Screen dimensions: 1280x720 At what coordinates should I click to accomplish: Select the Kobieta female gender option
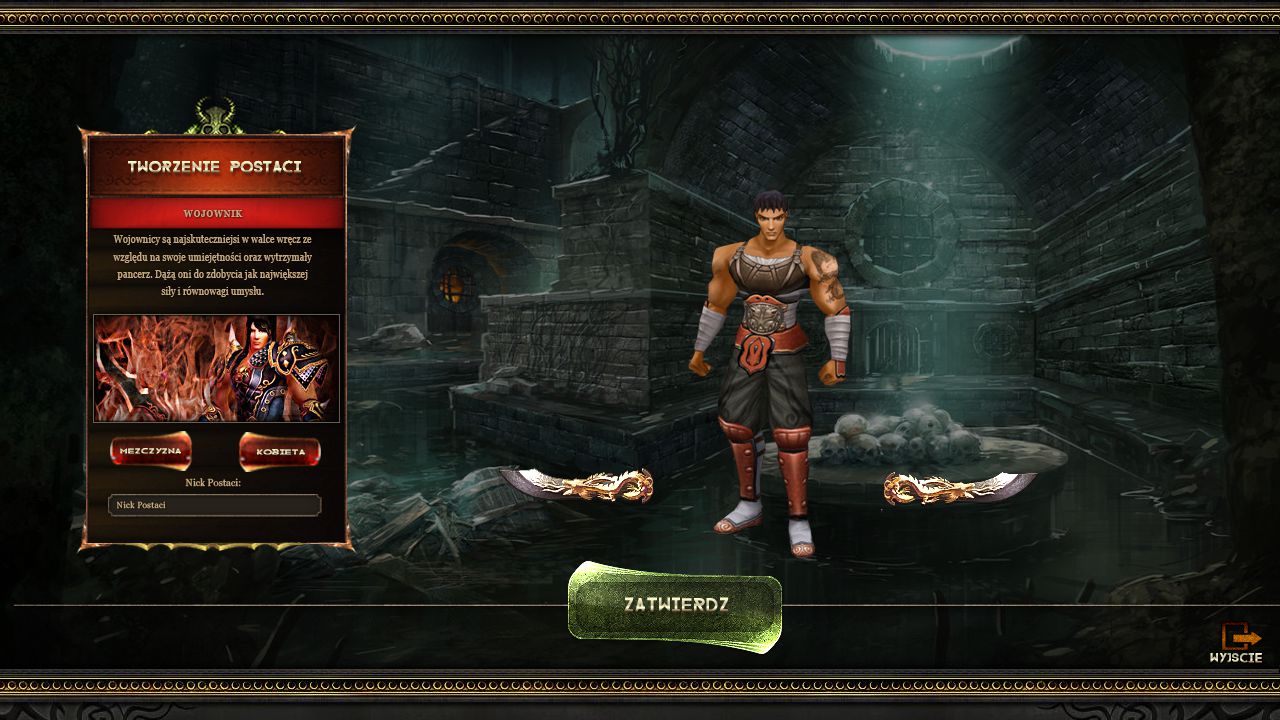[x=280, y=452]
